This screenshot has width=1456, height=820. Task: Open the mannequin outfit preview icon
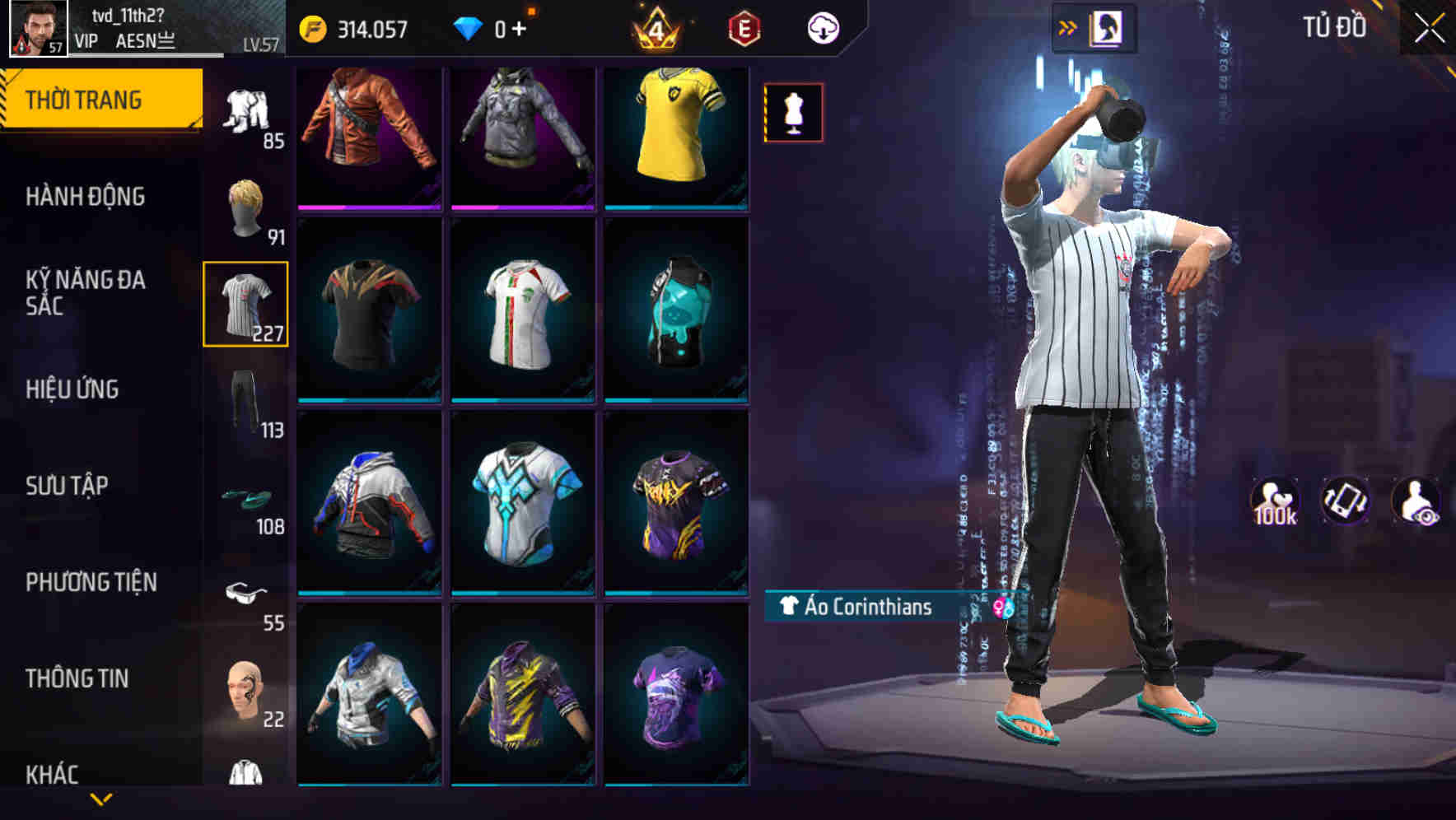tap(793, 114)
